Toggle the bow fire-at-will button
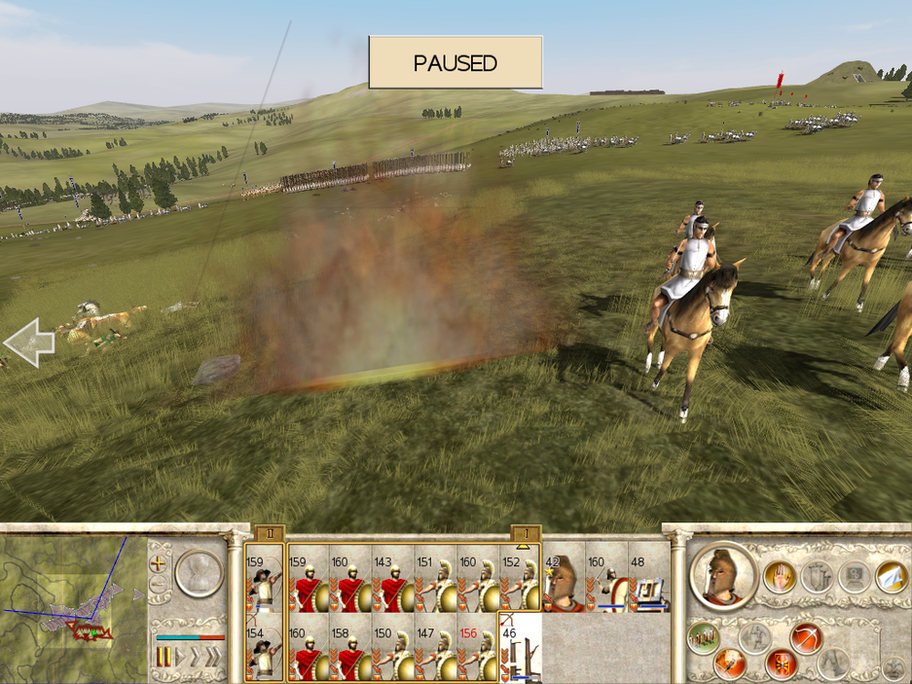 (806, 635)
